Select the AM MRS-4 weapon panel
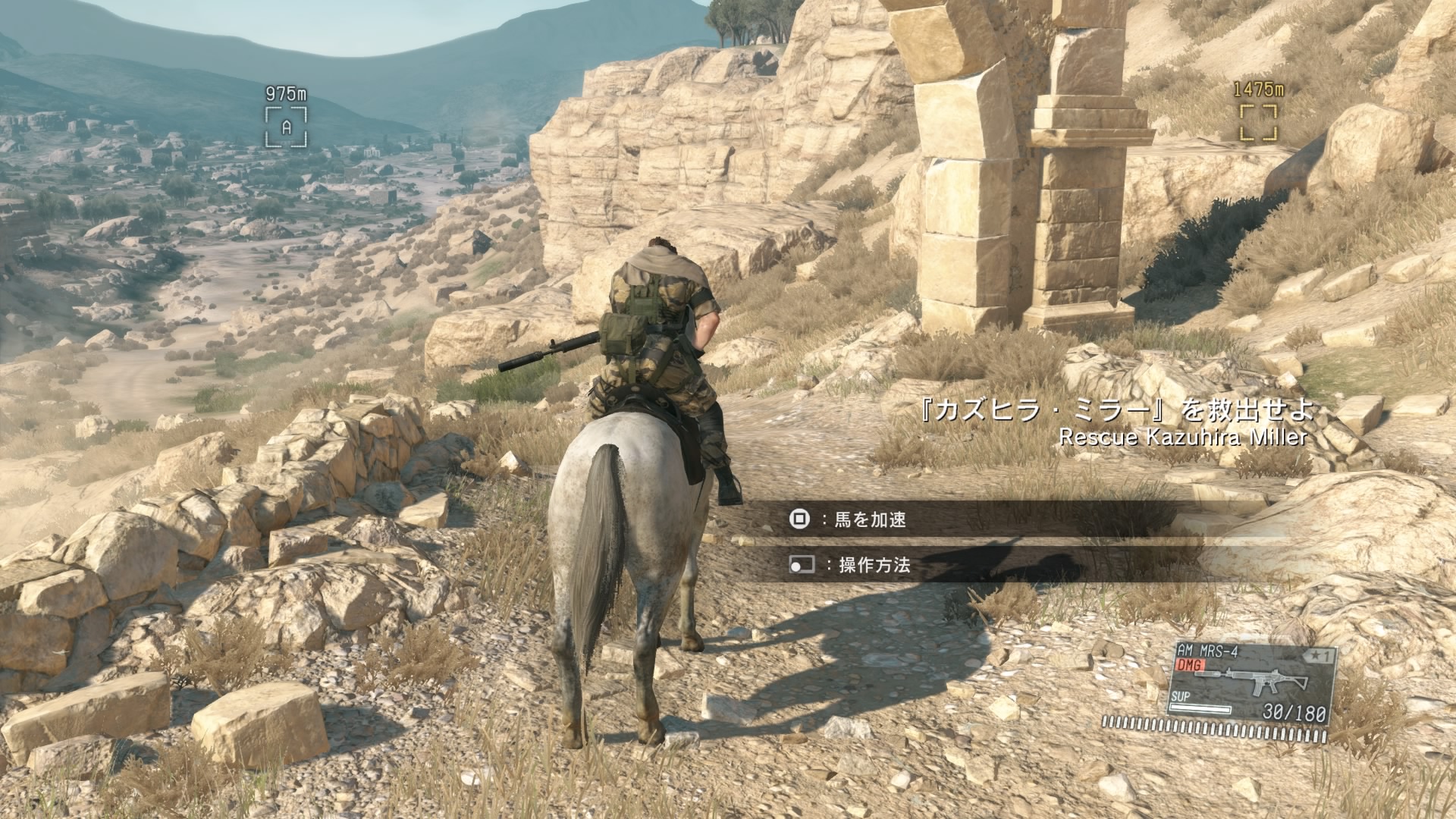The height and width of the screenshot is (819, 1456). 1253,681
